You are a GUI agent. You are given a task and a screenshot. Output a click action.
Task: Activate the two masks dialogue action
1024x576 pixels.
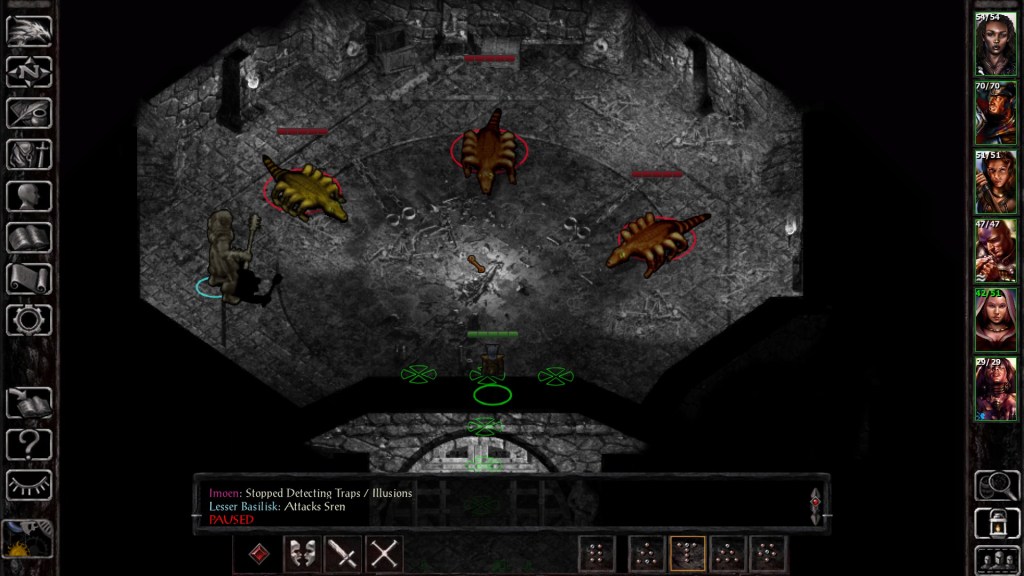pyautogui.click(x=302, y=553)
